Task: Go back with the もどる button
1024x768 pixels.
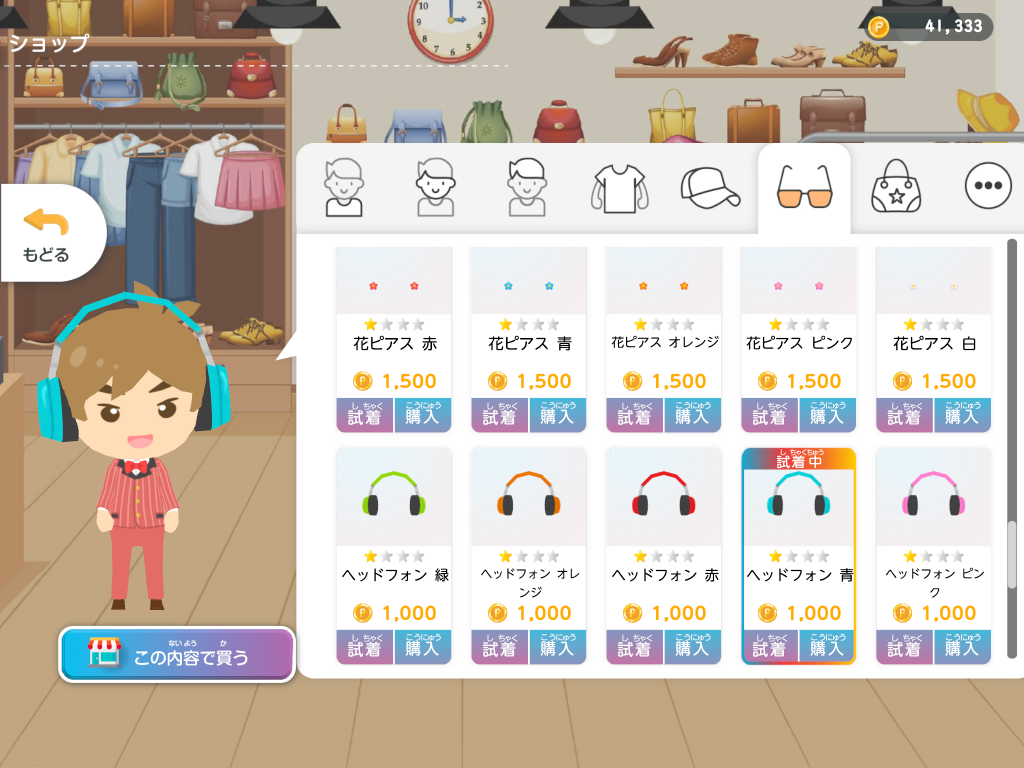Action: (x=48, y=234)
